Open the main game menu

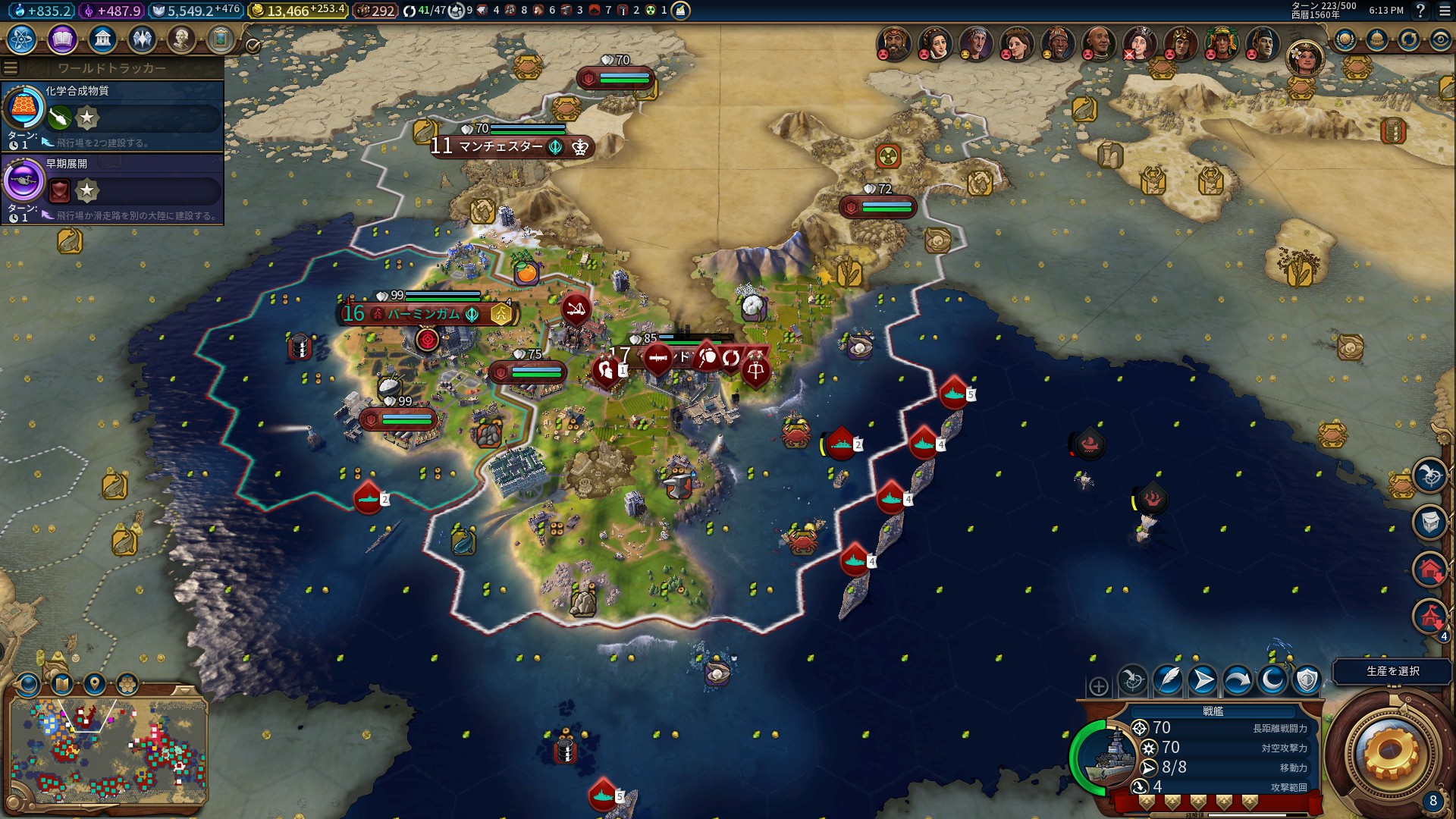pos(1445,11)
